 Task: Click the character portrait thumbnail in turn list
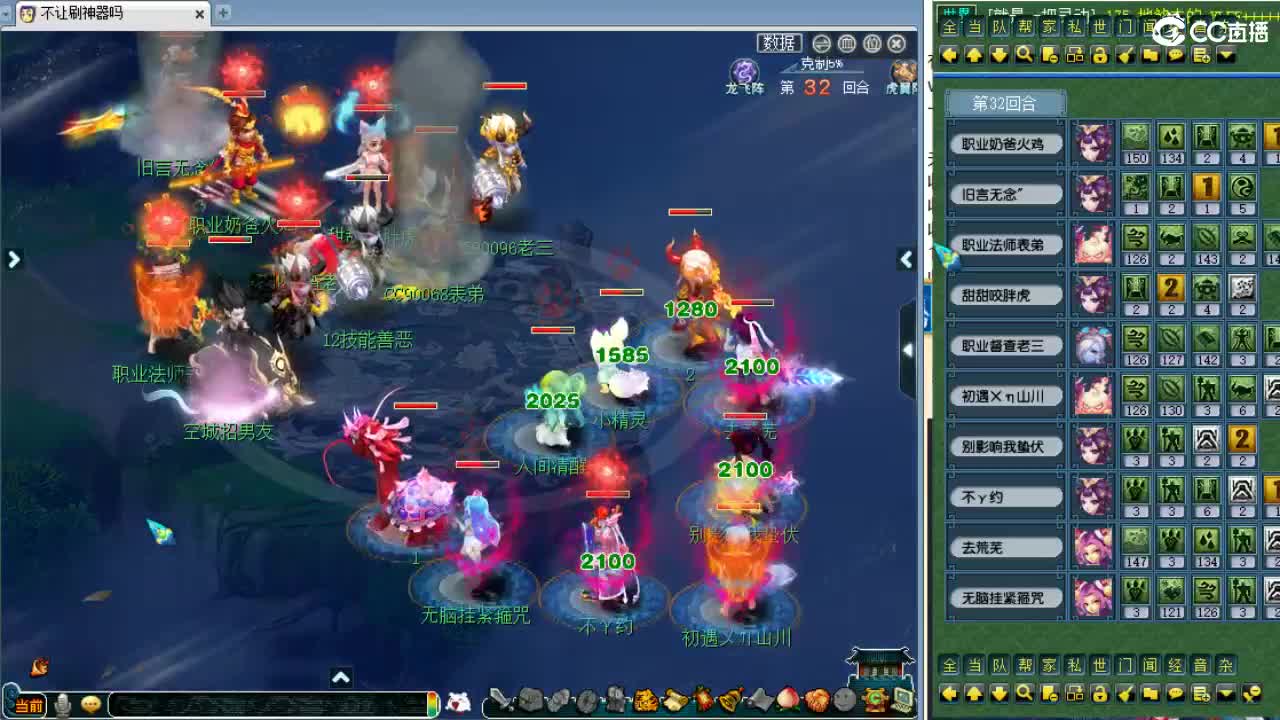pyautogui.click(x=1094, y=140)
